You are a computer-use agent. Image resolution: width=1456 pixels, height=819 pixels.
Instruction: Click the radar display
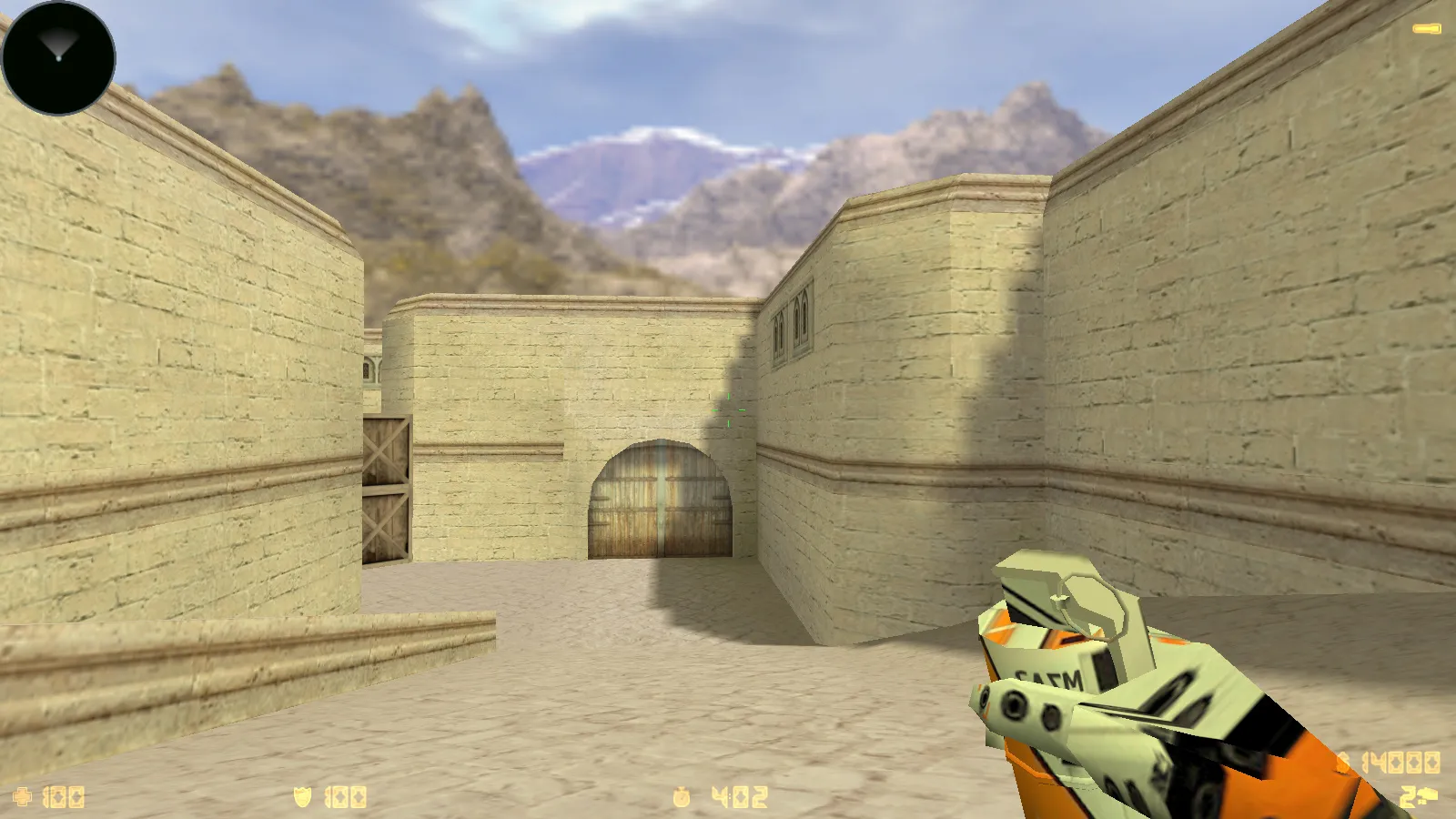(x=58, y=60)
